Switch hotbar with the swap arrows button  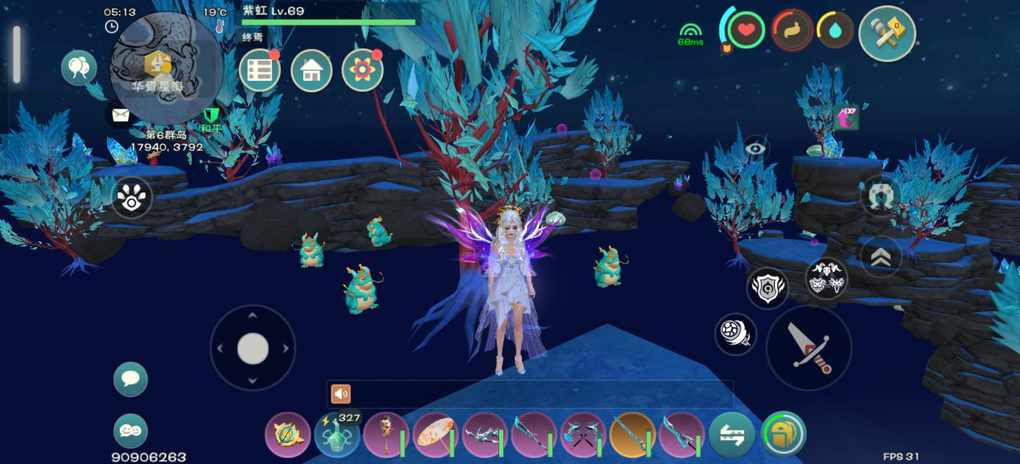(x=732, y=435)
